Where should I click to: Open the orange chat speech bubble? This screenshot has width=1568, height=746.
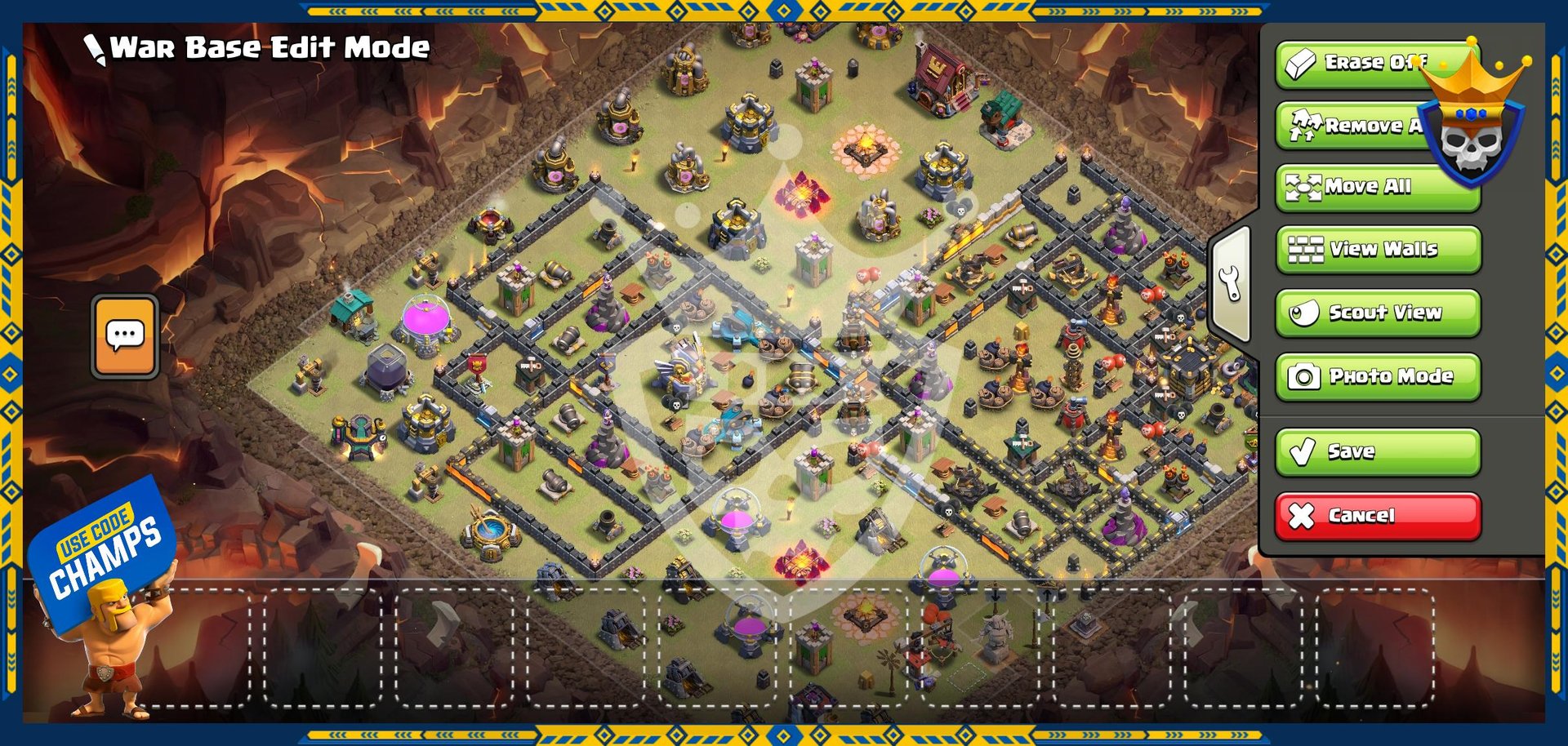(125, 335)
